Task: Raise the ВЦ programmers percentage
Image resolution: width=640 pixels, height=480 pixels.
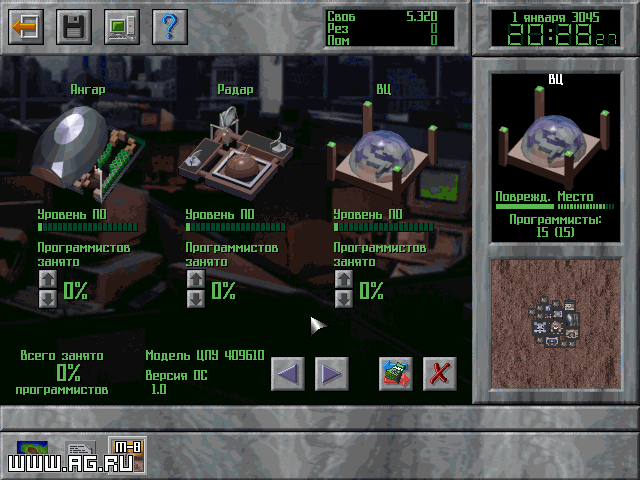Action: coord(343,280)
